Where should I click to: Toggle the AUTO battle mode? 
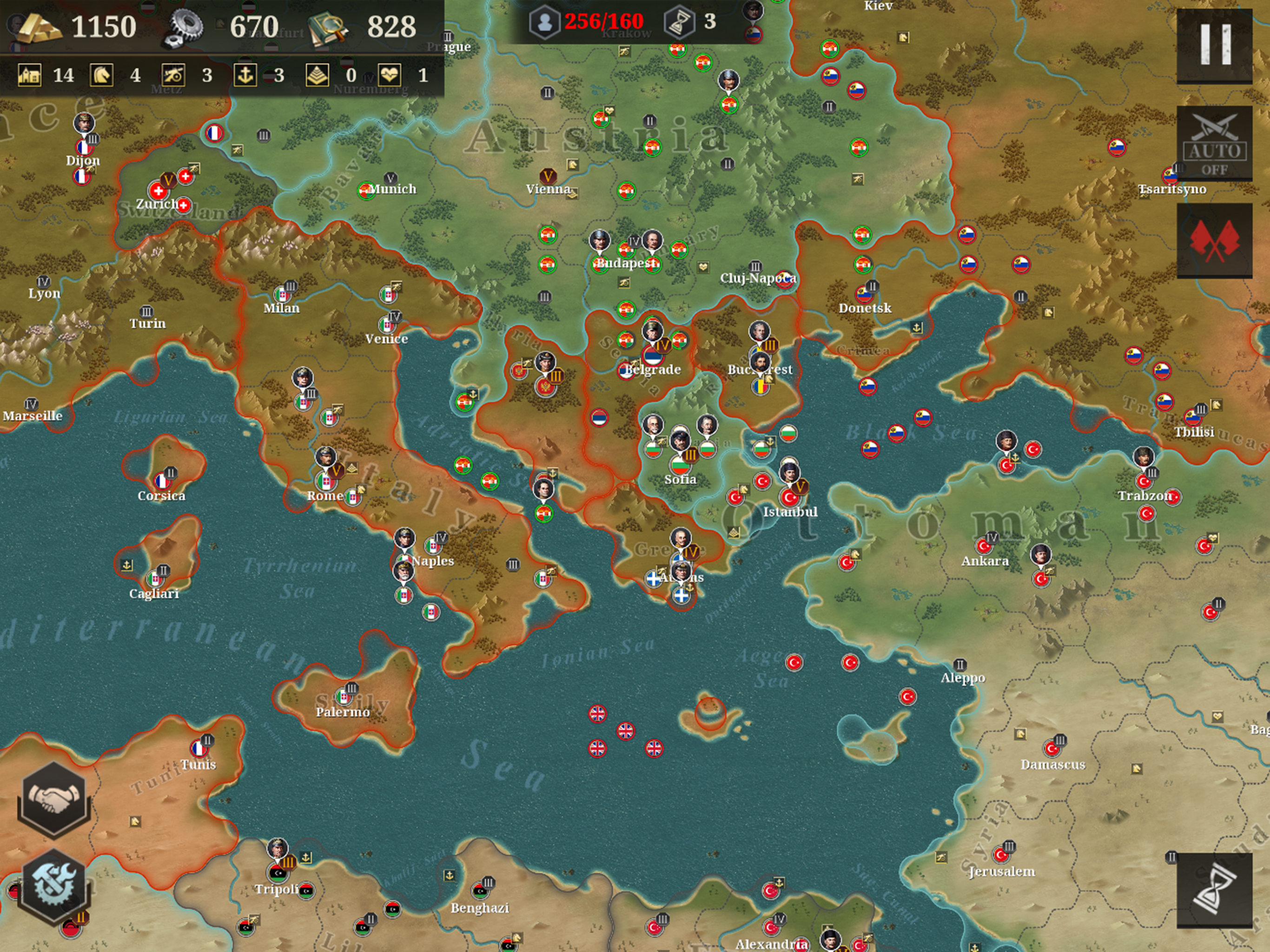1214,144
